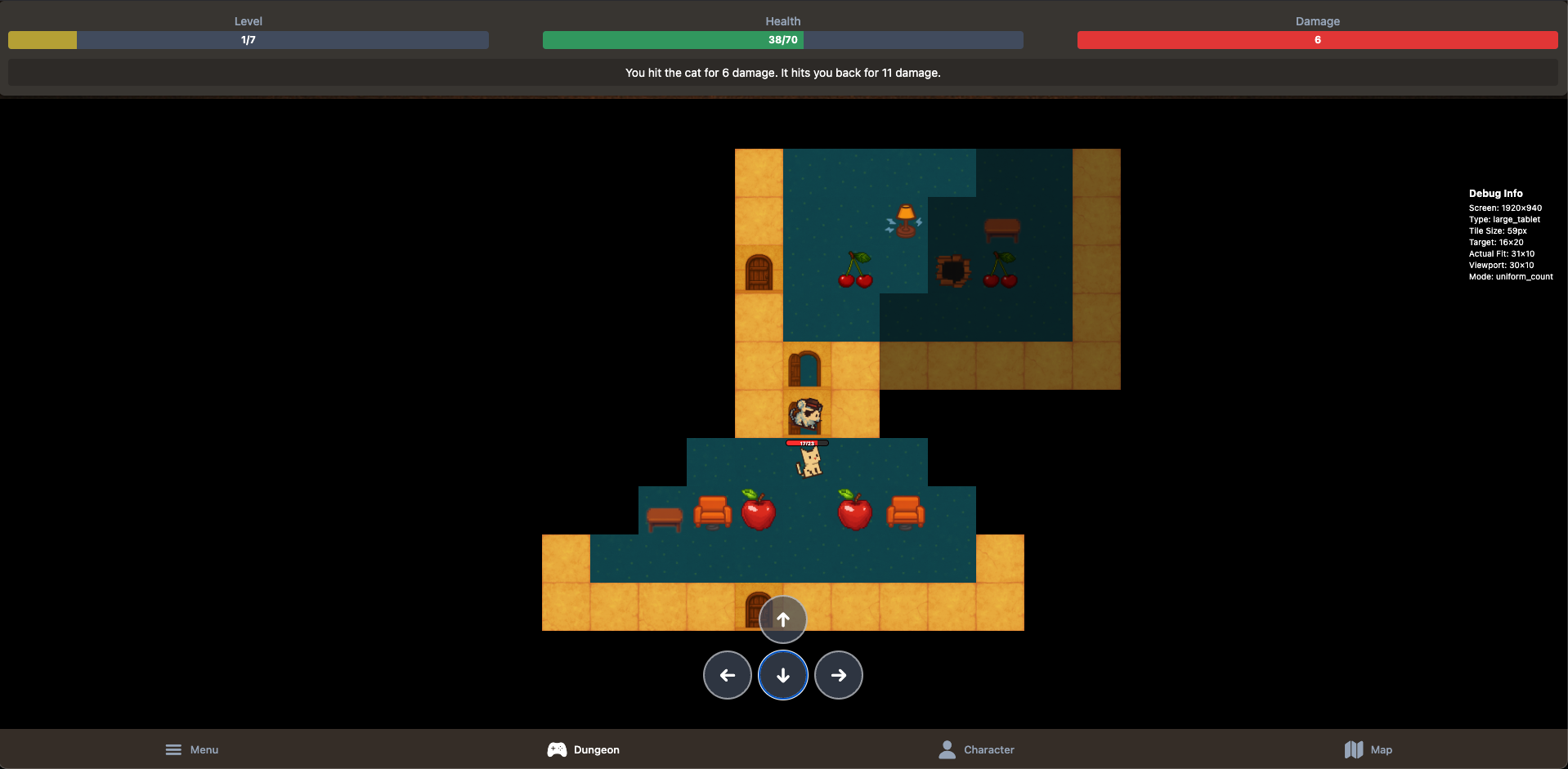Screen dimensions: 1568x769
Task: Click the combat message about hitting the cat
Action: [x=782, y=73]
